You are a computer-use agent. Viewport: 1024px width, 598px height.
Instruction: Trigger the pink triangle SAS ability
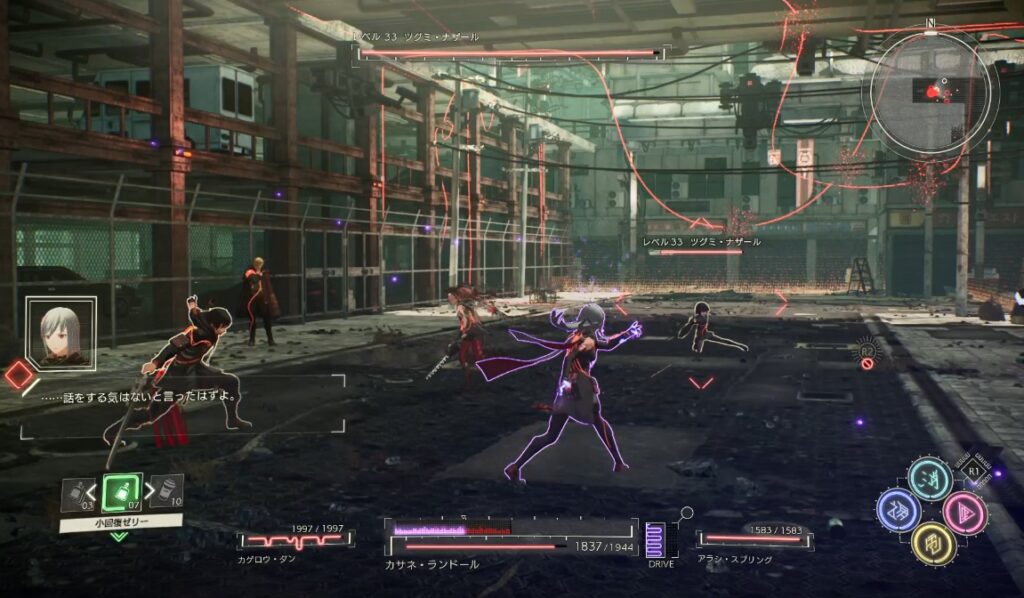pyautogui.click(x=964, y=513)
